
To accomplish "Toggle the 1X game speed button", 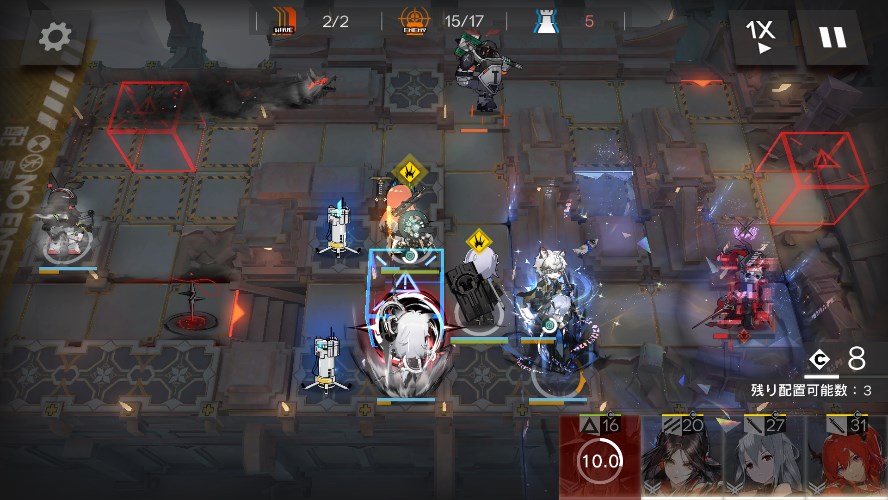I will click(x=761, y=37).
